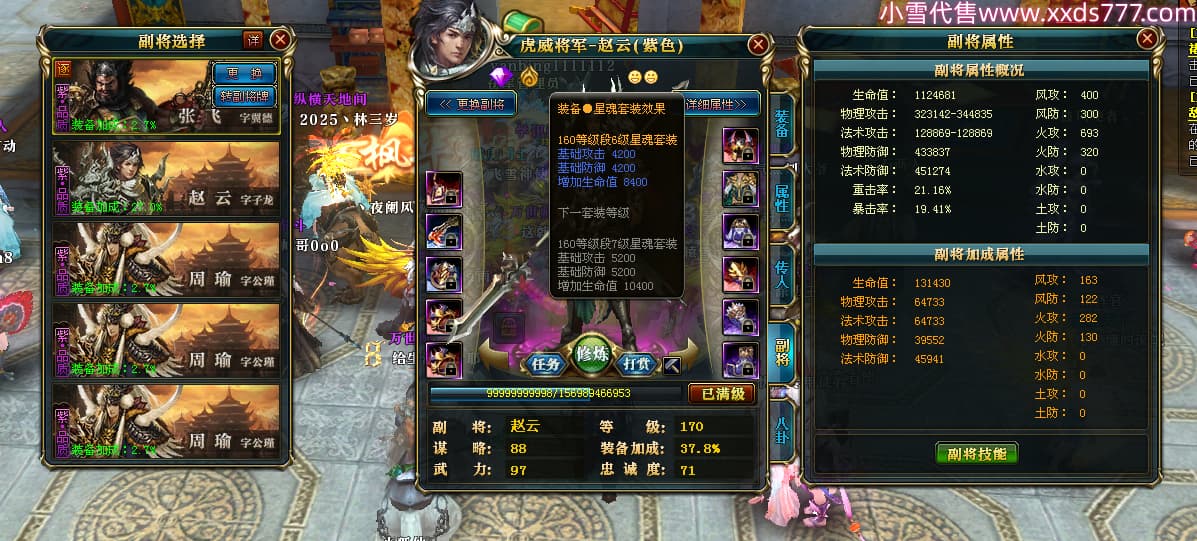The image size is (1197, 541).
Task: Open the 详 details button
Action: [x=253, y=40]
